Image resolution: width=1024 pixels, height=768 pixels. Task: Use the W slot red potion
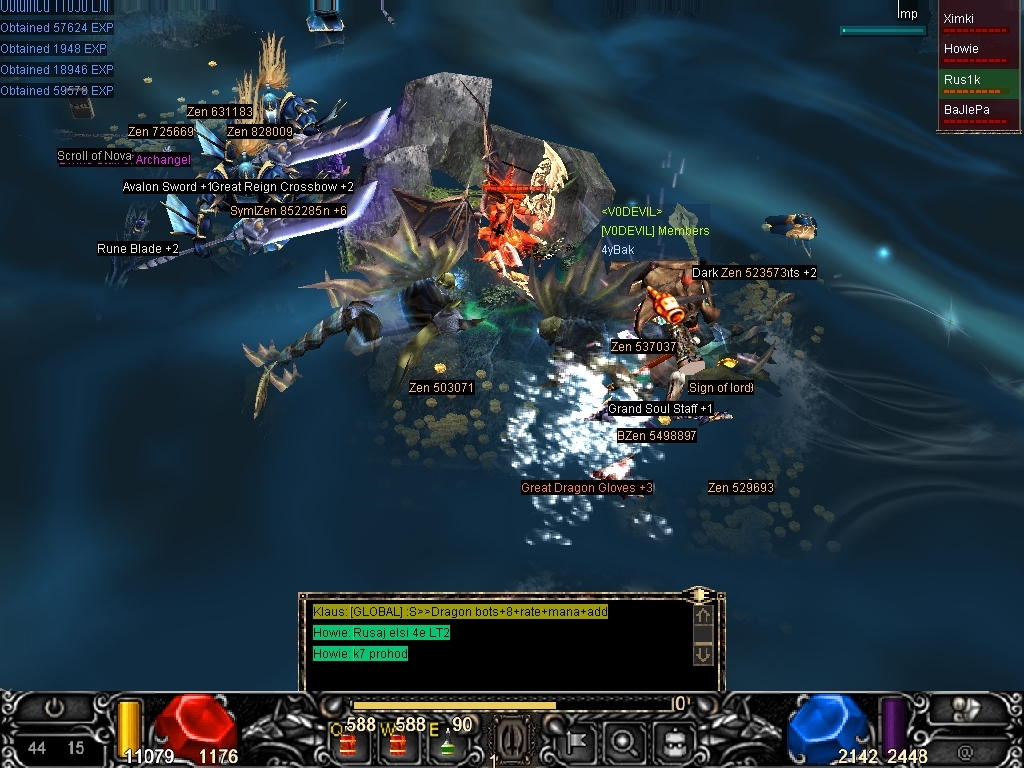(399, 743)
